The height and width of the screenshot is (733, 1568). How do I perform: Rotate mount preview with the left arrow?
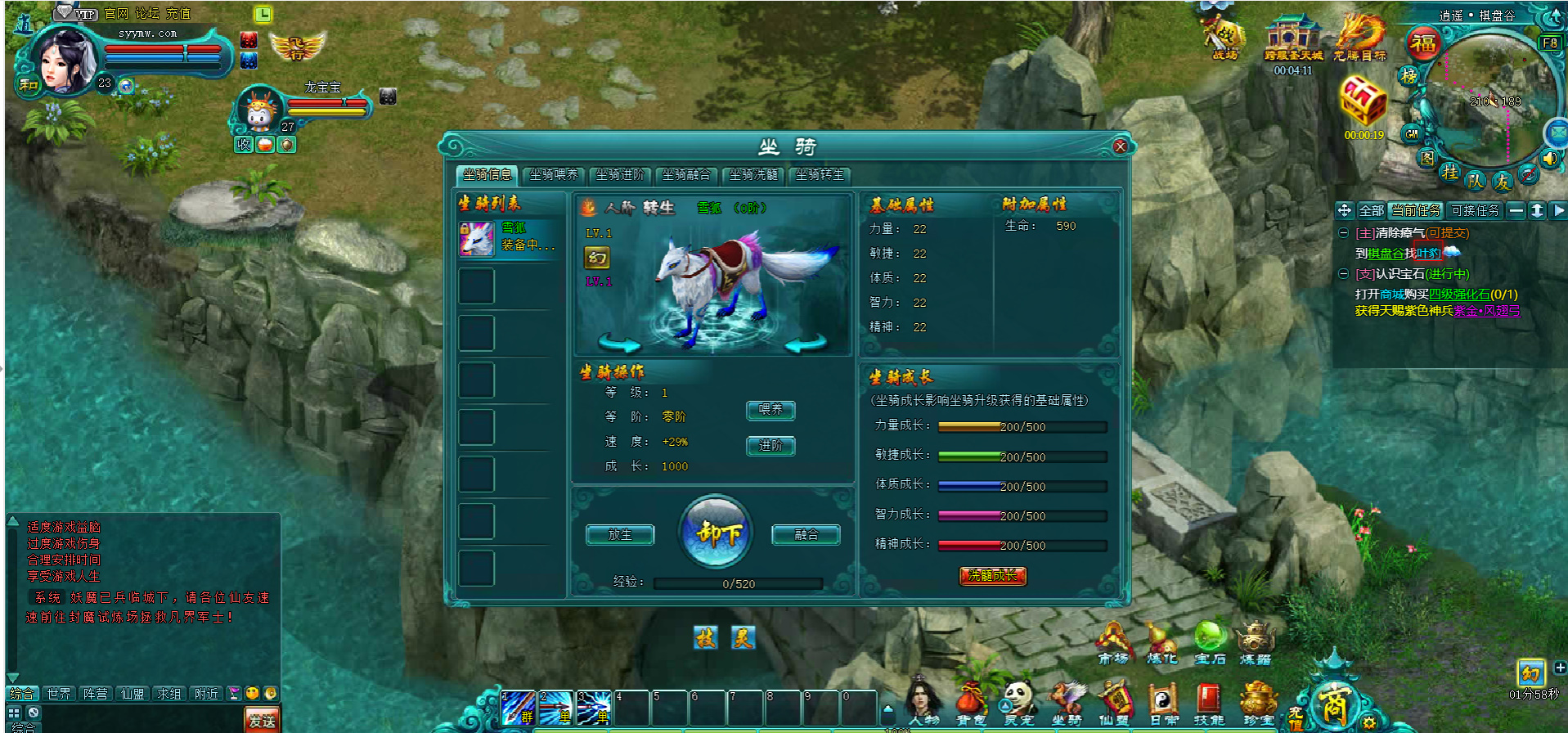(x=618, y=343)
